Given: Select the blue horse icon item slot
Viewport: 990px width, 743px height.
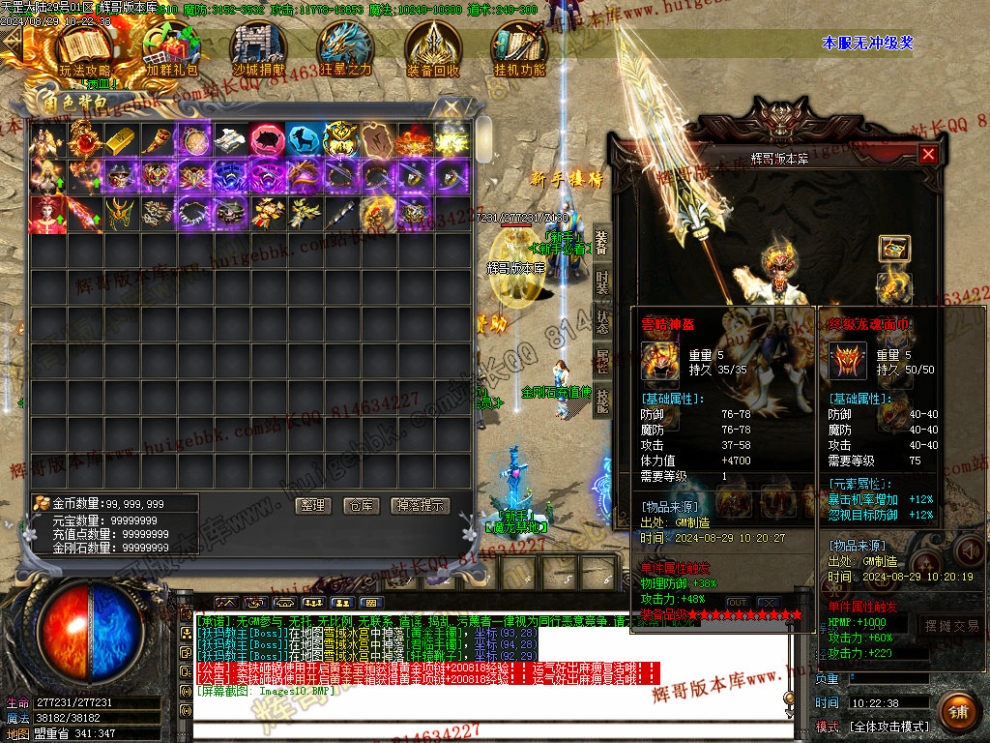Looking at the screenshot, I should [305, 139].
